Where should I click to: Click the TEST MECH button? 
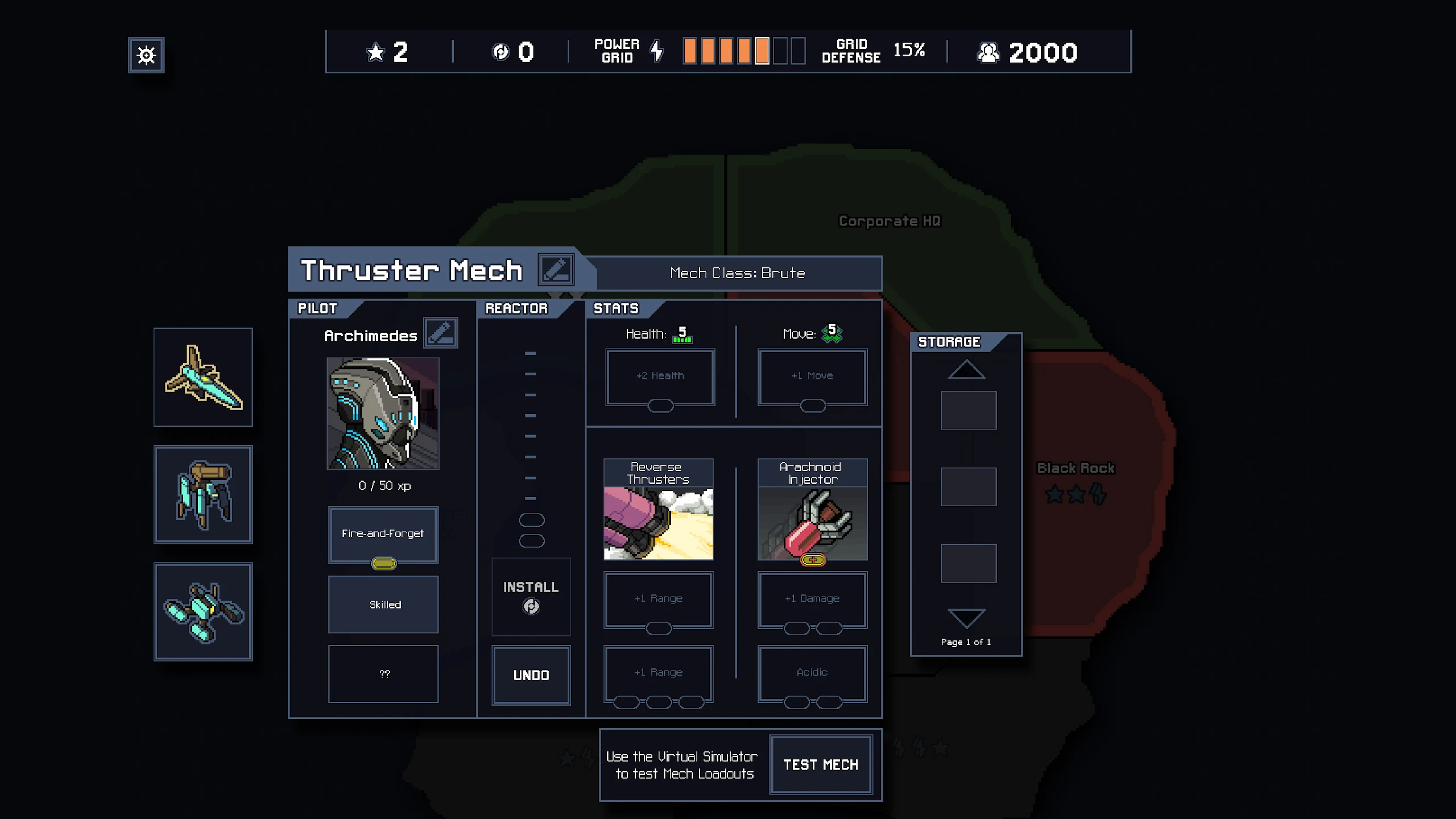point(820,765)
